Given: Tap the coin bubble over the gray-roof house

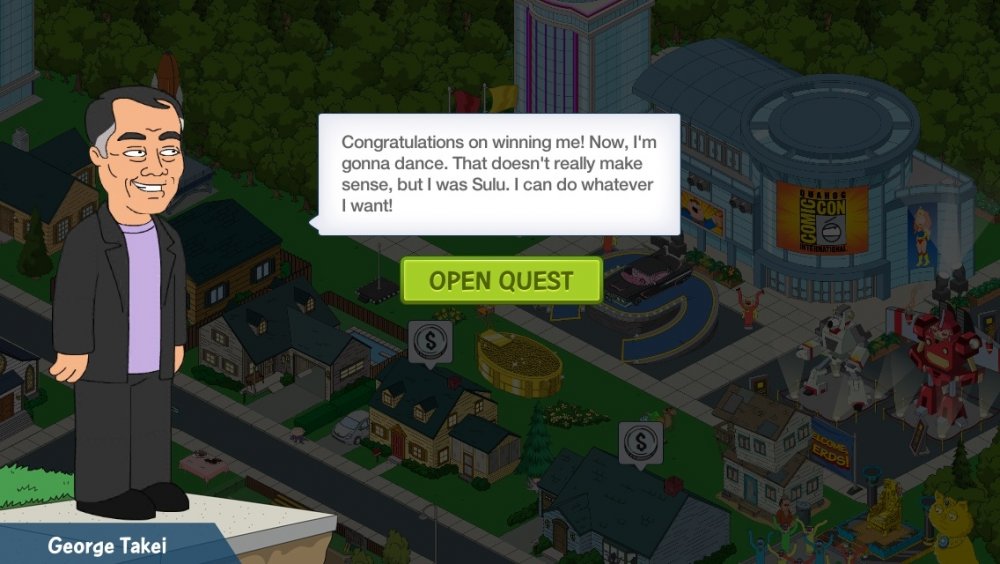Looking at the screenshot, I should click(640, 442).
